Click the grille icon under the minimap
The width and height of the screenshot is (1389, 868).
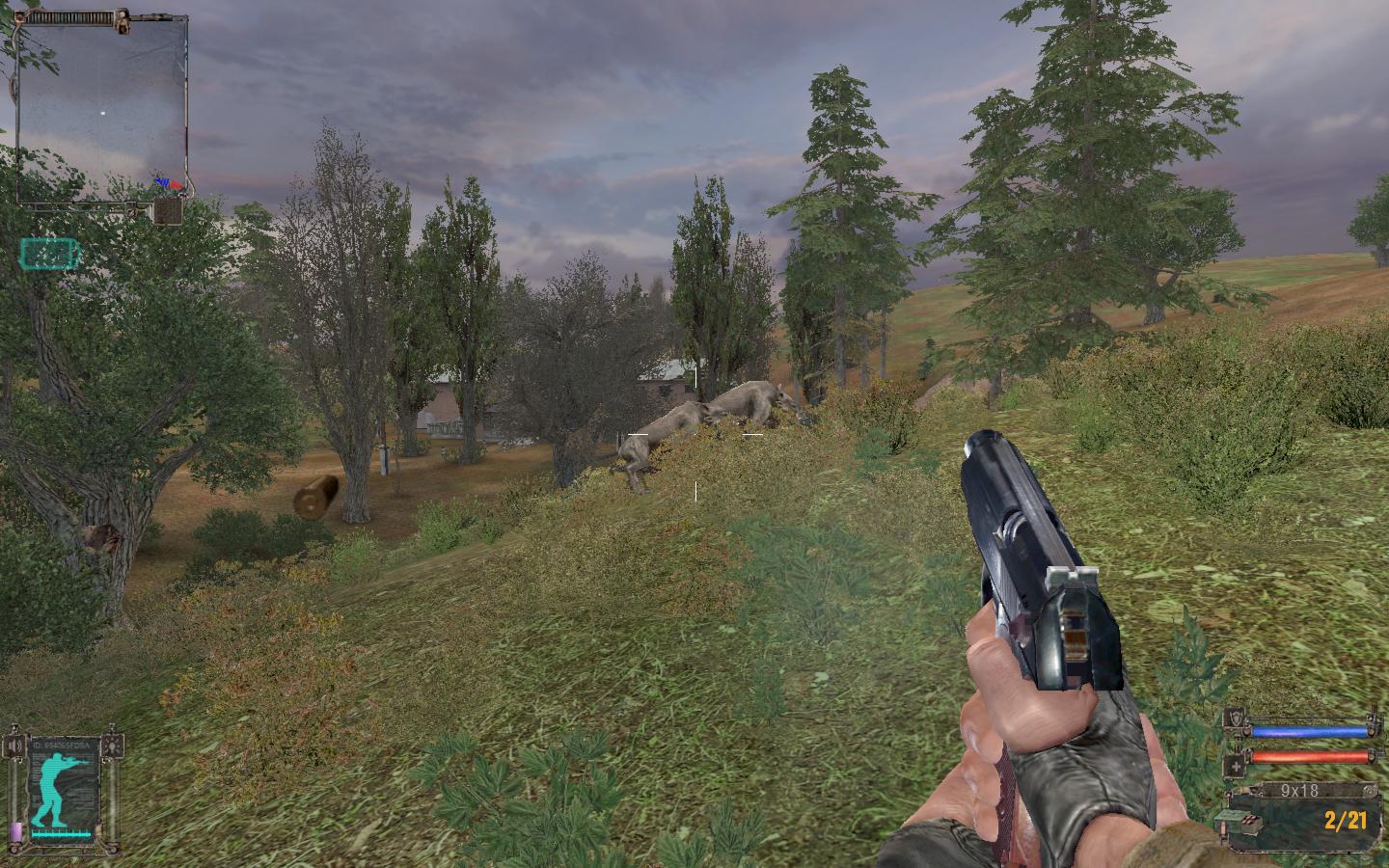coord(168,211)
